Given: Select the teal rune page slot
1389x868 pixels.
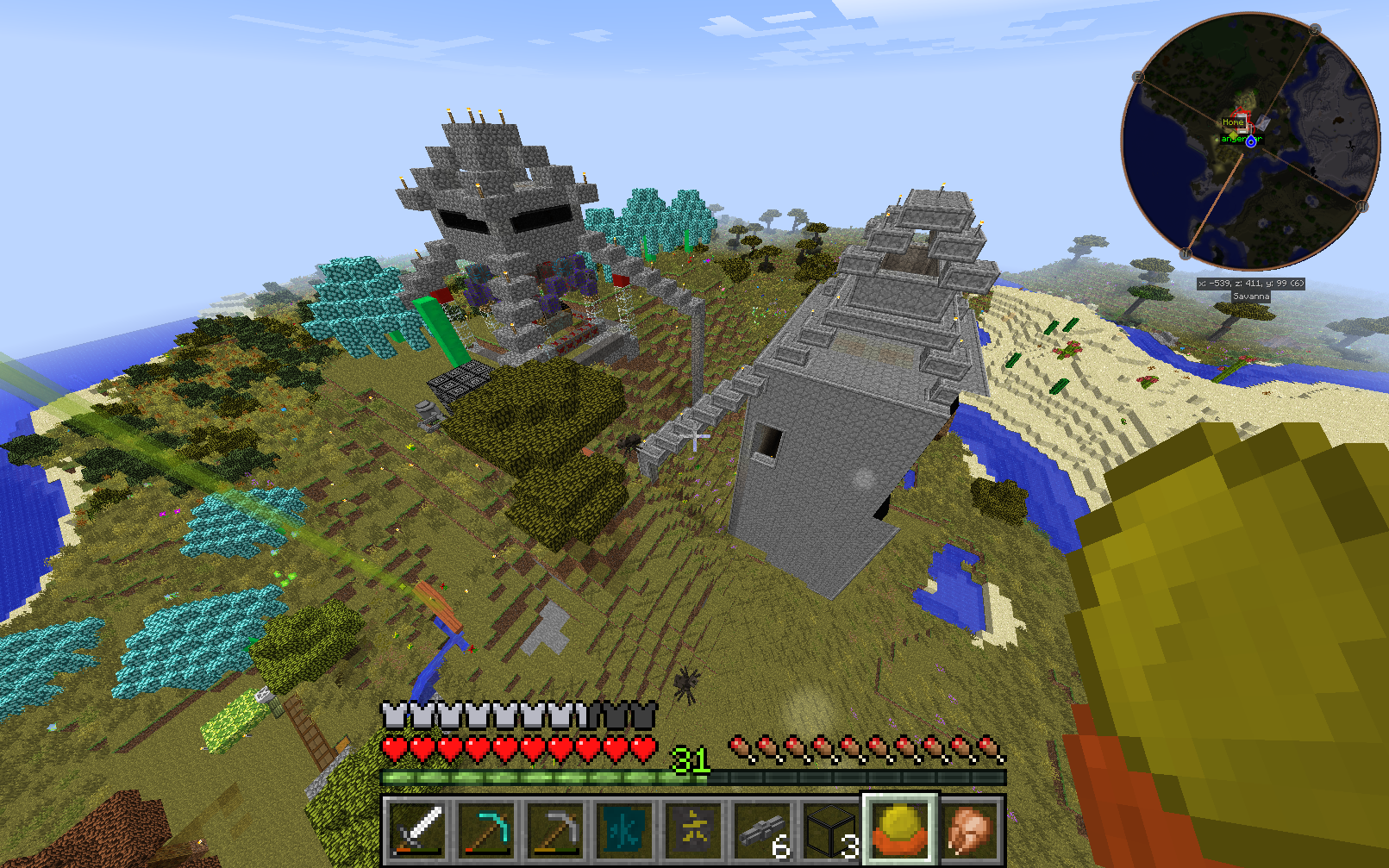Looking at the screenshot, I should [x=624, y=832].
